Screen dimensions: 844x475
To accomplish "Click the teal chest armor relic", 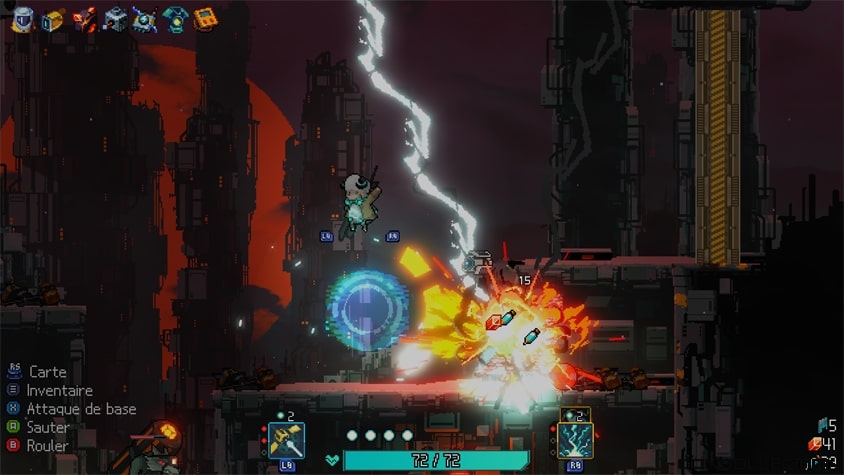I will (x=176, y=19).
